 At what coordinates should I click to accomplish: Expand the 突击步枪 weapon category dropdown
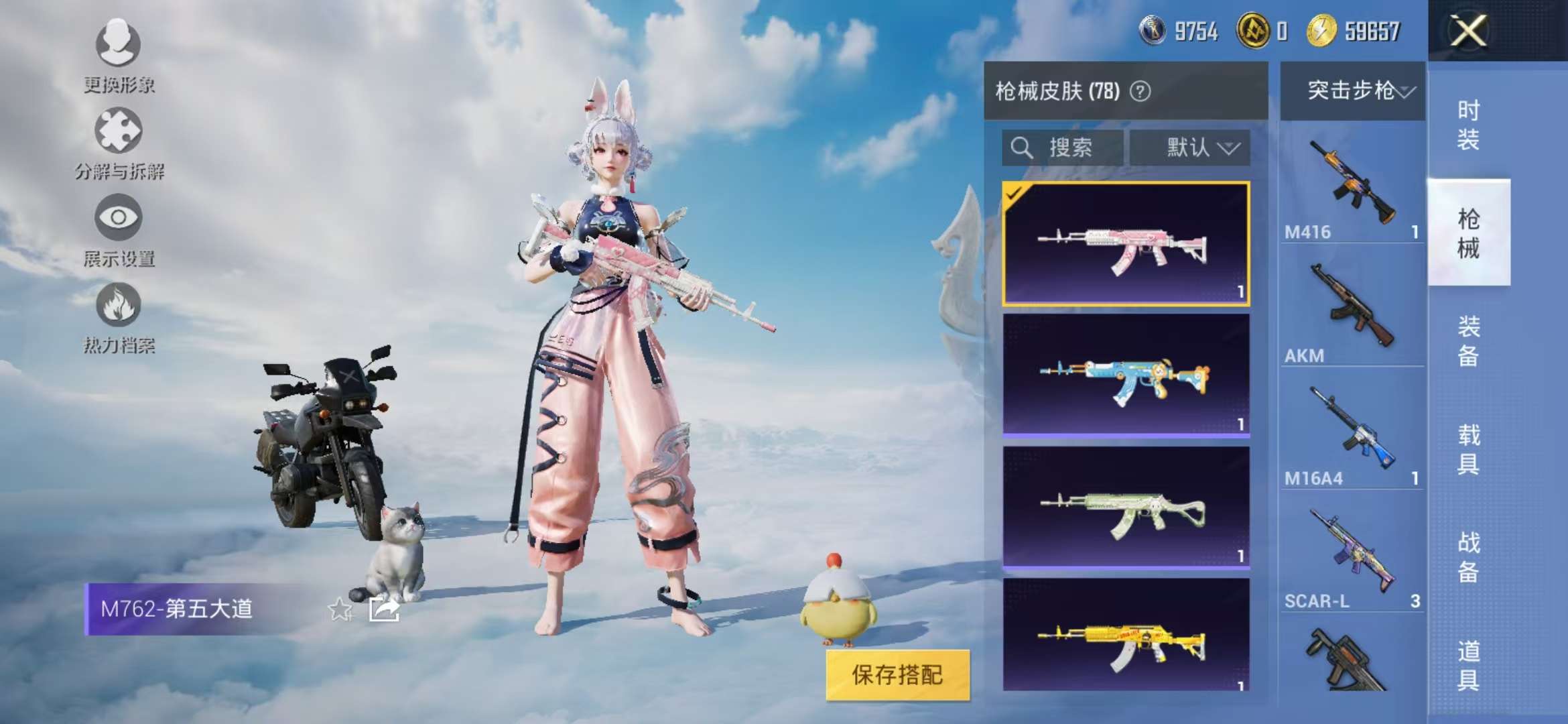point(1353,90)
